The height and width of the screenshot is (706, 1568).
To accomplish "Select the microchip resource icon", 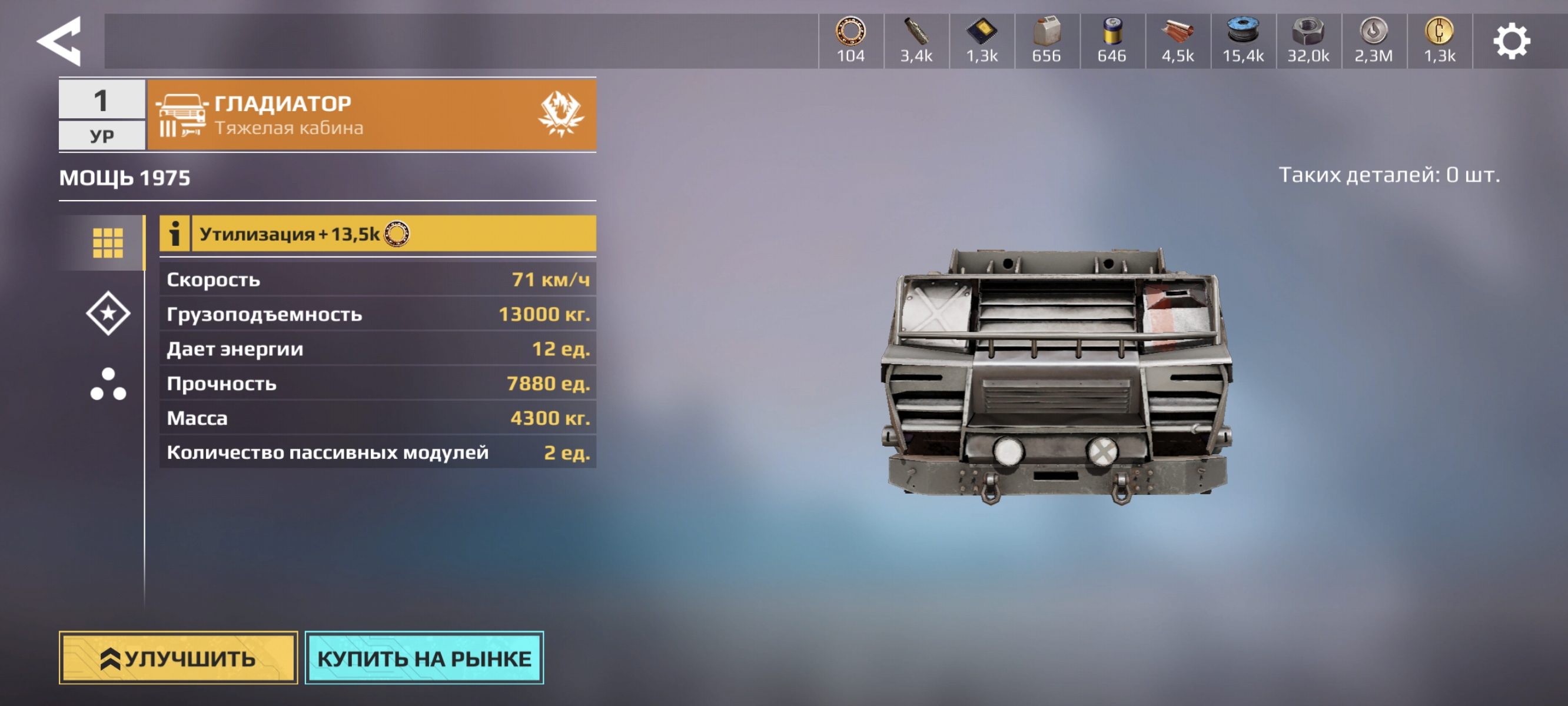I will click(981, 32).
